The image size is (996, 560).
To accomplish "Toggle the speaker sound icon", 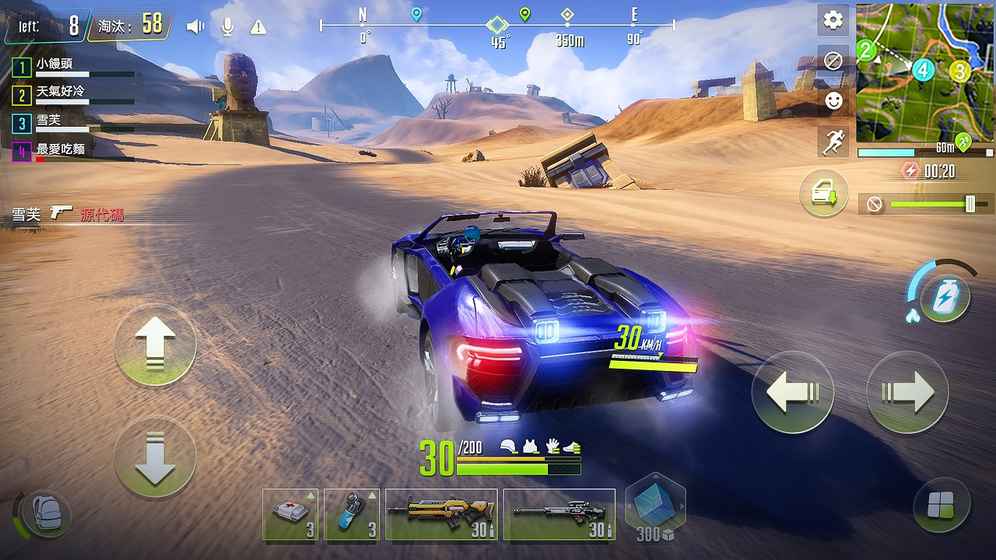I will pos(195,27).
